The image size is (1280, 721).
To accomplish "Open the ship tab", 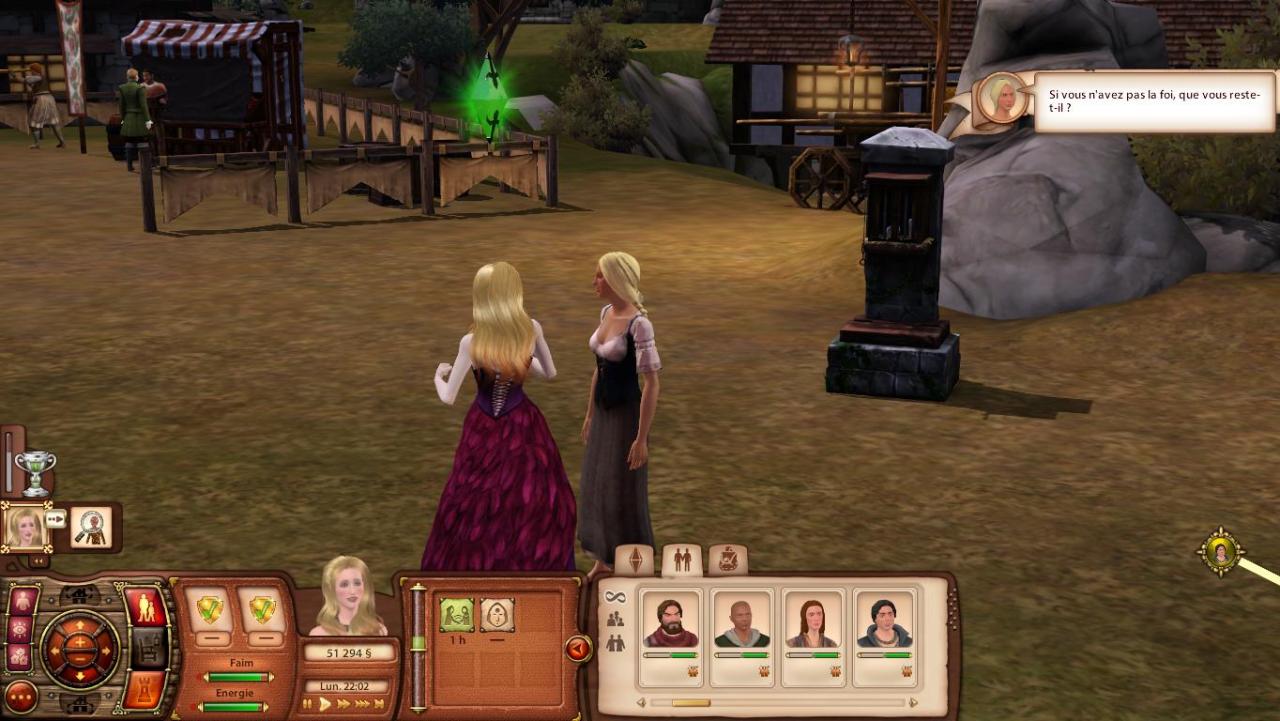I will [728, 560].
